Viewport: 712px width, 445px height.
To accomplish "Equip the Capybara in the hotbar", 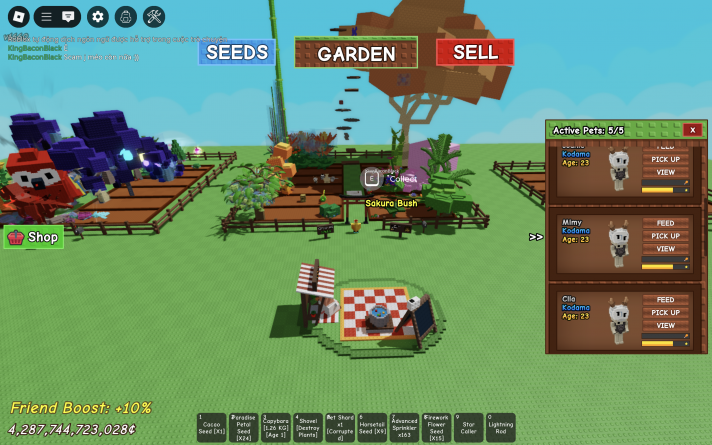I will coord(276,428).
